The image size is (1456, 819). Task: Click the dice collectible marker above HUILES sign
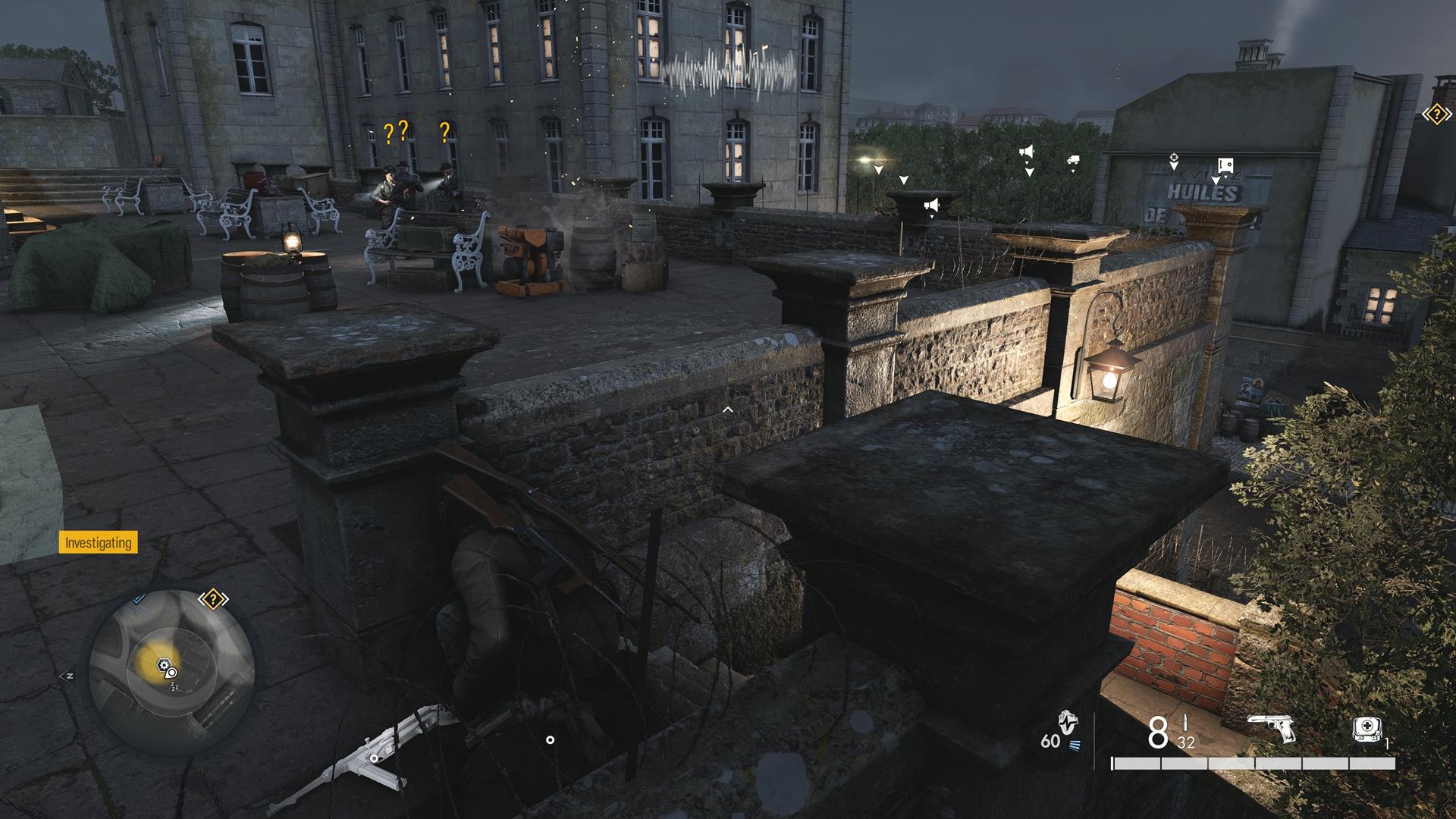point(1226,165)
